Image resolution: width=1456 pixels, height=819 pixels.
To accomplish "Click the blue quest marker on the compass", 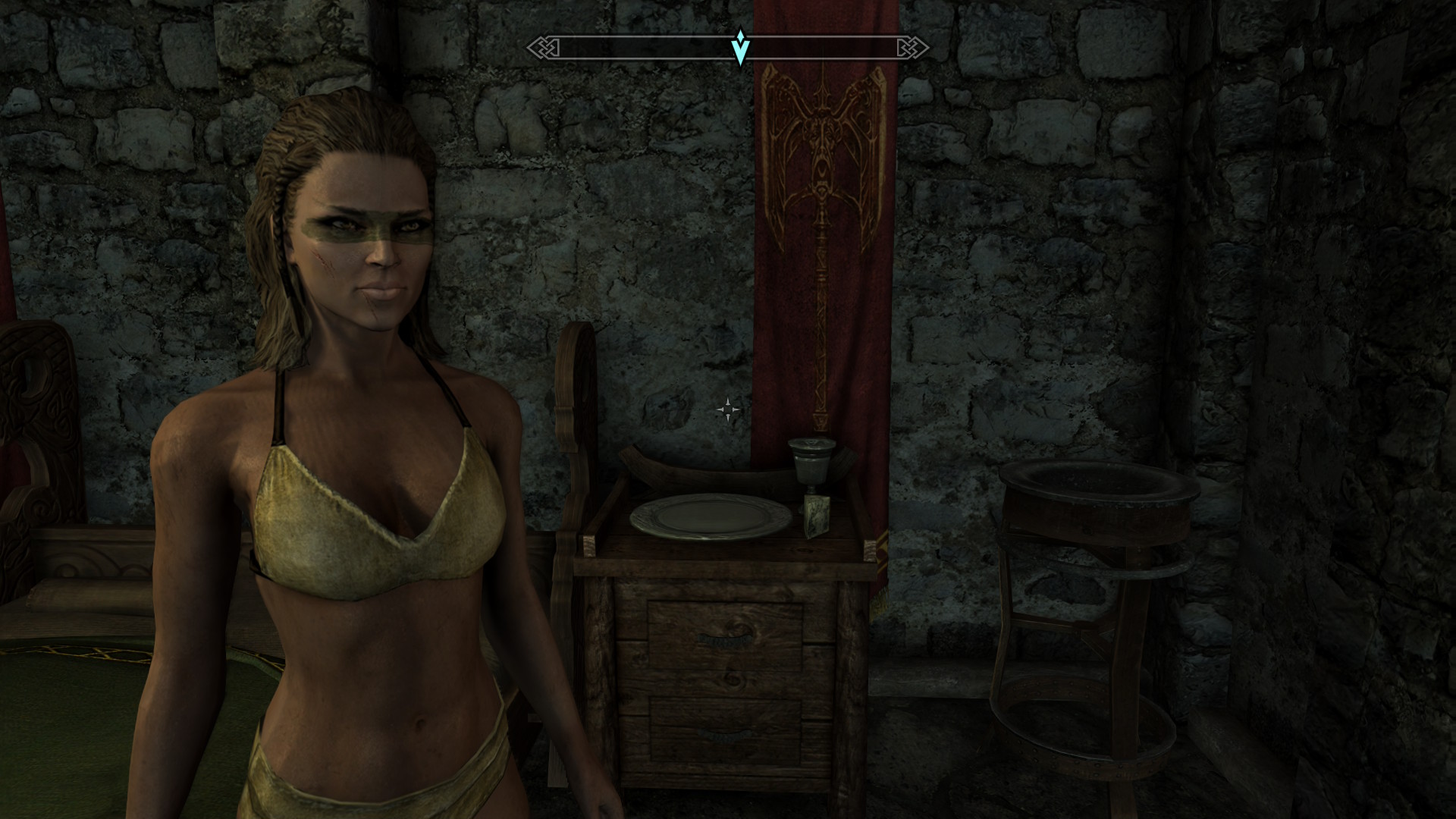I will tap(740, 48).
